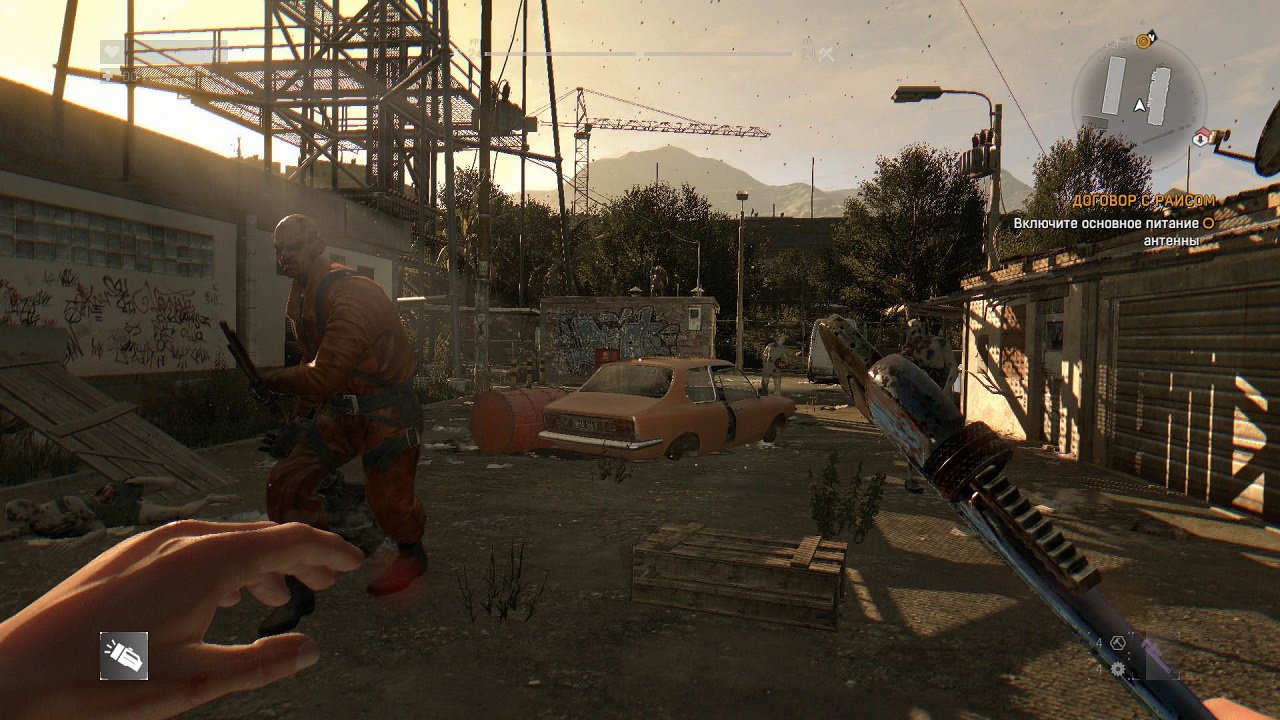Click the player arrow marker on the minimap
The image size is (1280, 720).
(1140, 106)
